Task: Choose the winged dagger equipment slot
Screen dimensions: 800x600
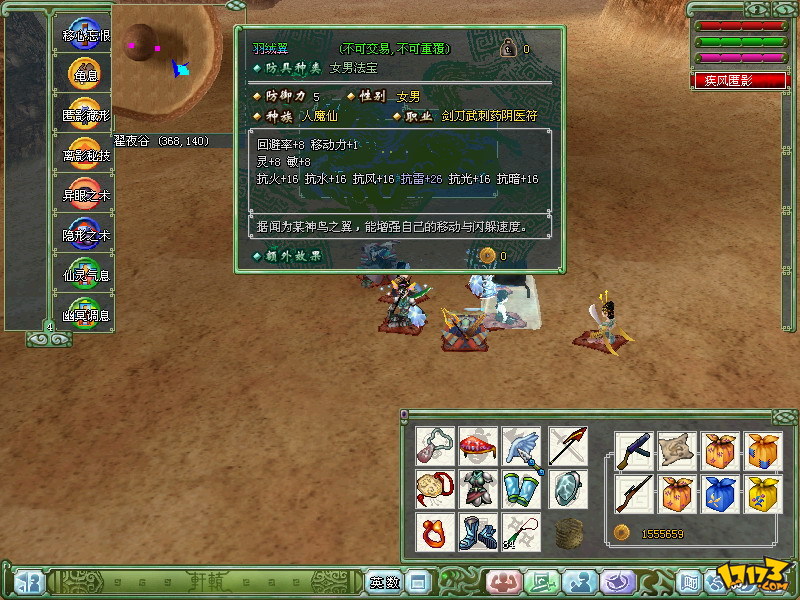Action: tap(521, 446)
